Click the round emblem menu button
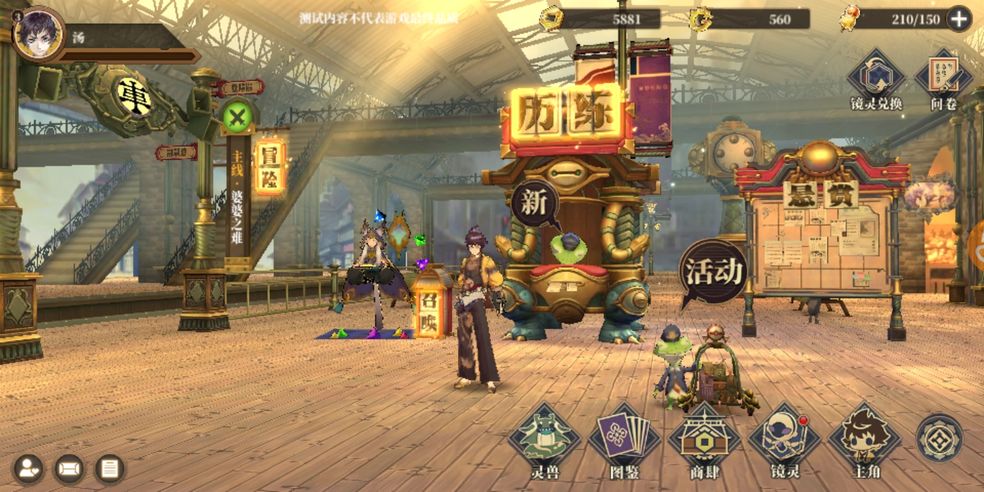The width and height of the screenshot is (984, 492). [939, 438]
